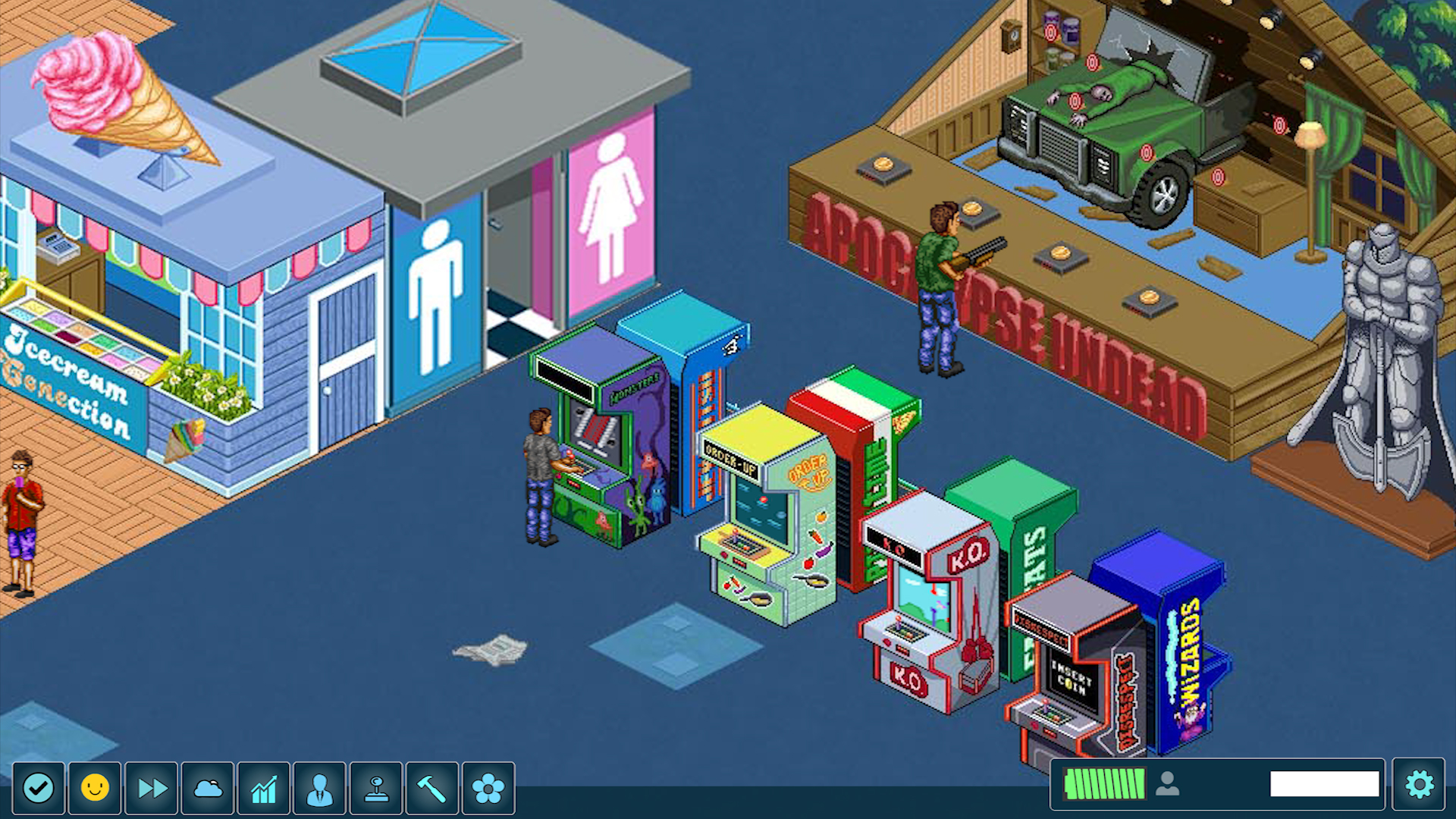
Task: Open the arcade machines joystick menu
Action: 375,786
